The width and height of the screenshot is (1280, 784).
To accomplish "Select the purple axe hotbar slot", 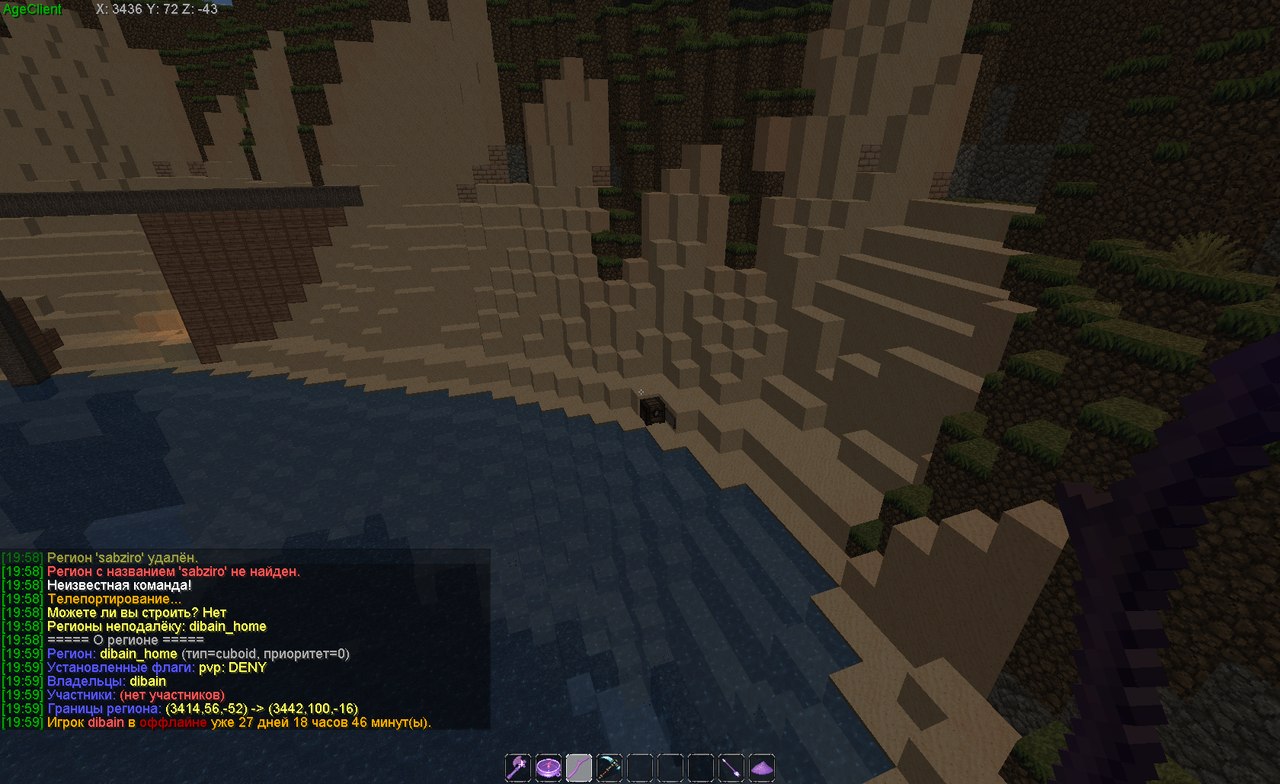I will 518,768.
